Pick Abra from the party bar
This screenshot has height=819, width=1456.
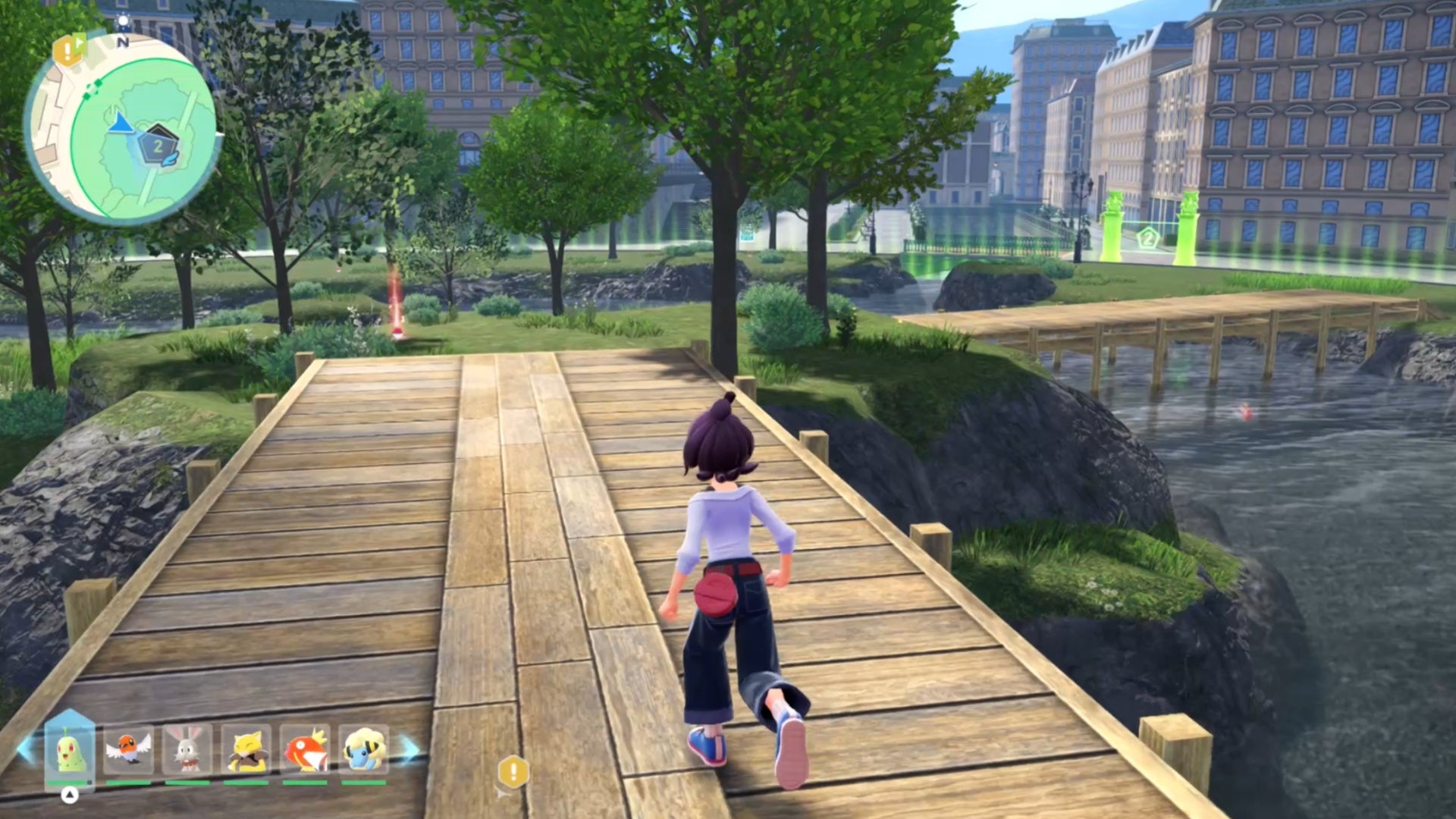246,750
